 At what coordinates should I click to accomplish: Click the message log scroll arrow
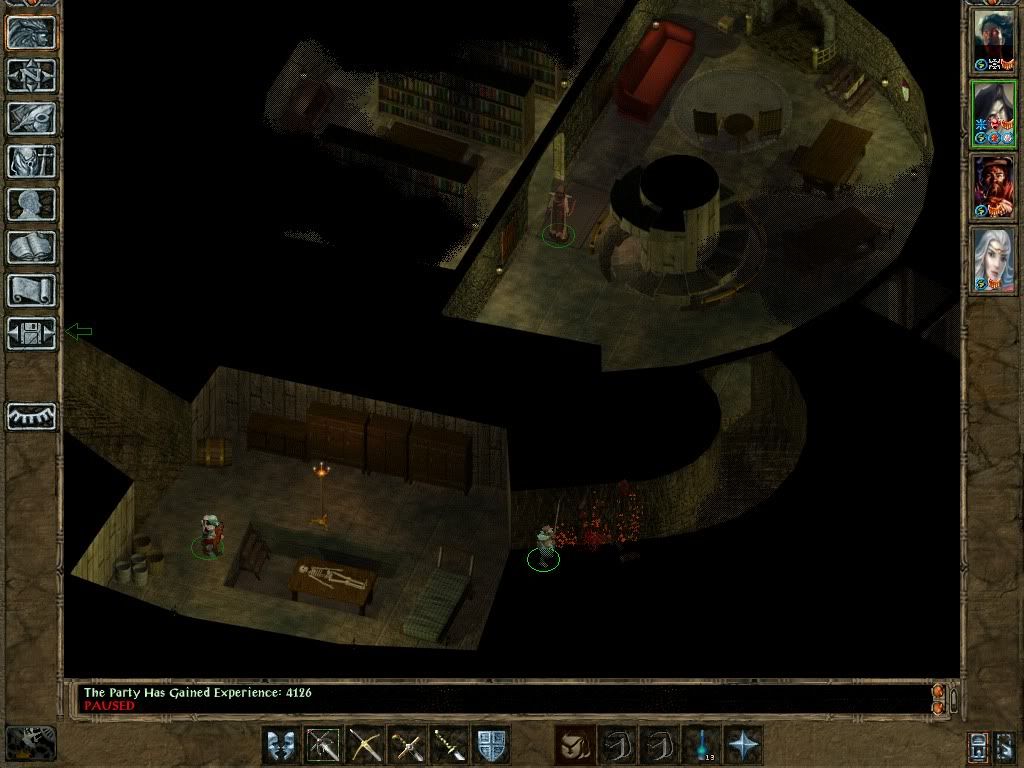938,691
